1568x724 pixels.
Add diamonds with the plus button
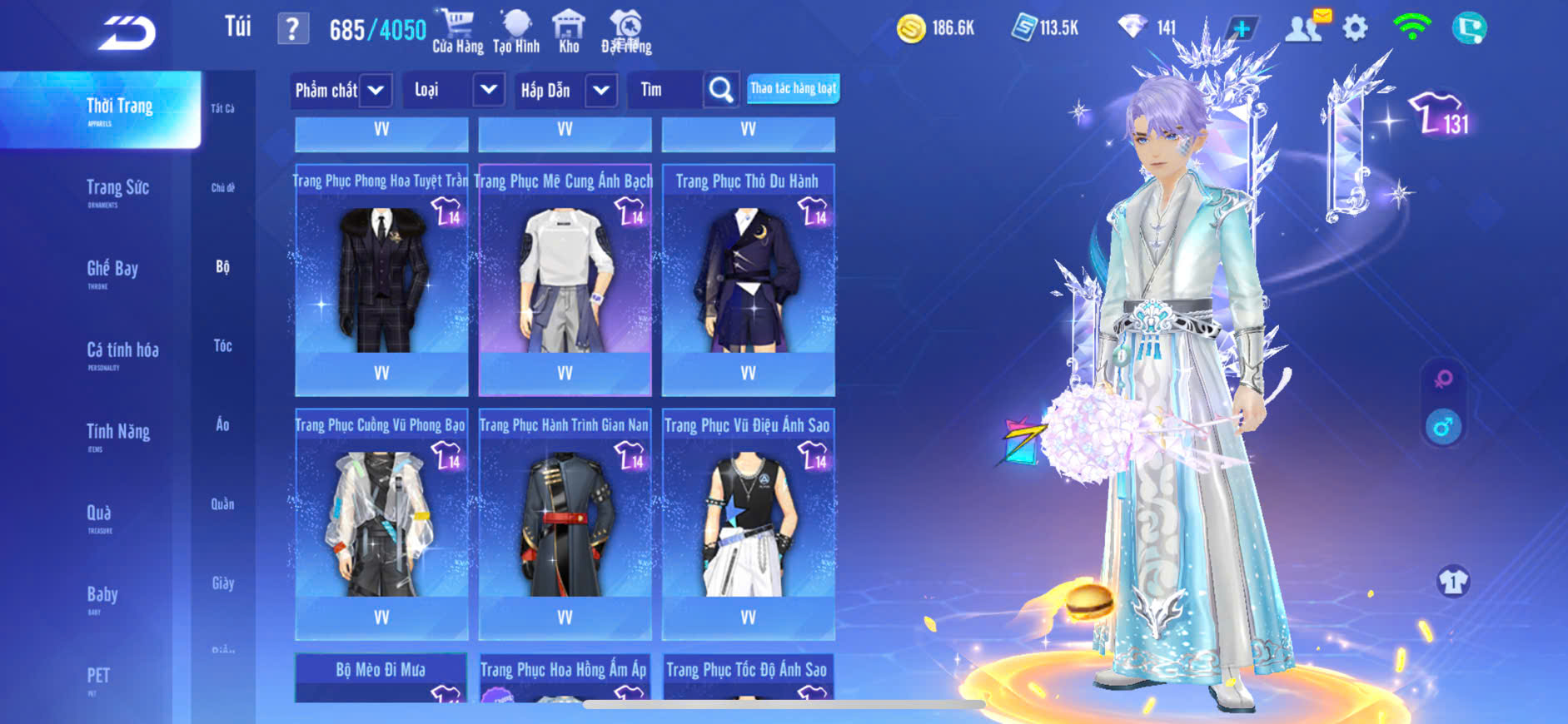[x=1241, y=29]
